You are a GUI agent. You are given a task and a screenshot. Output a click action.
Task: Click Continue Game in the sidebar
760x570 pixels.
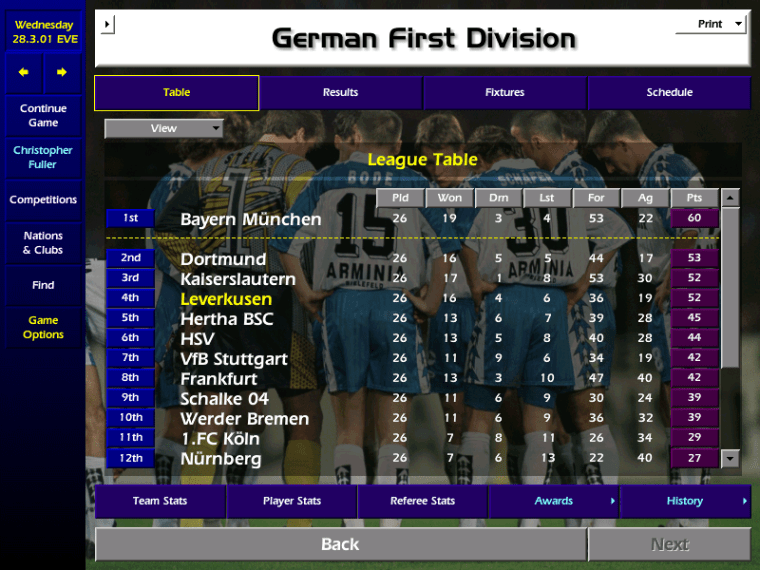click(x=43, y=116)
